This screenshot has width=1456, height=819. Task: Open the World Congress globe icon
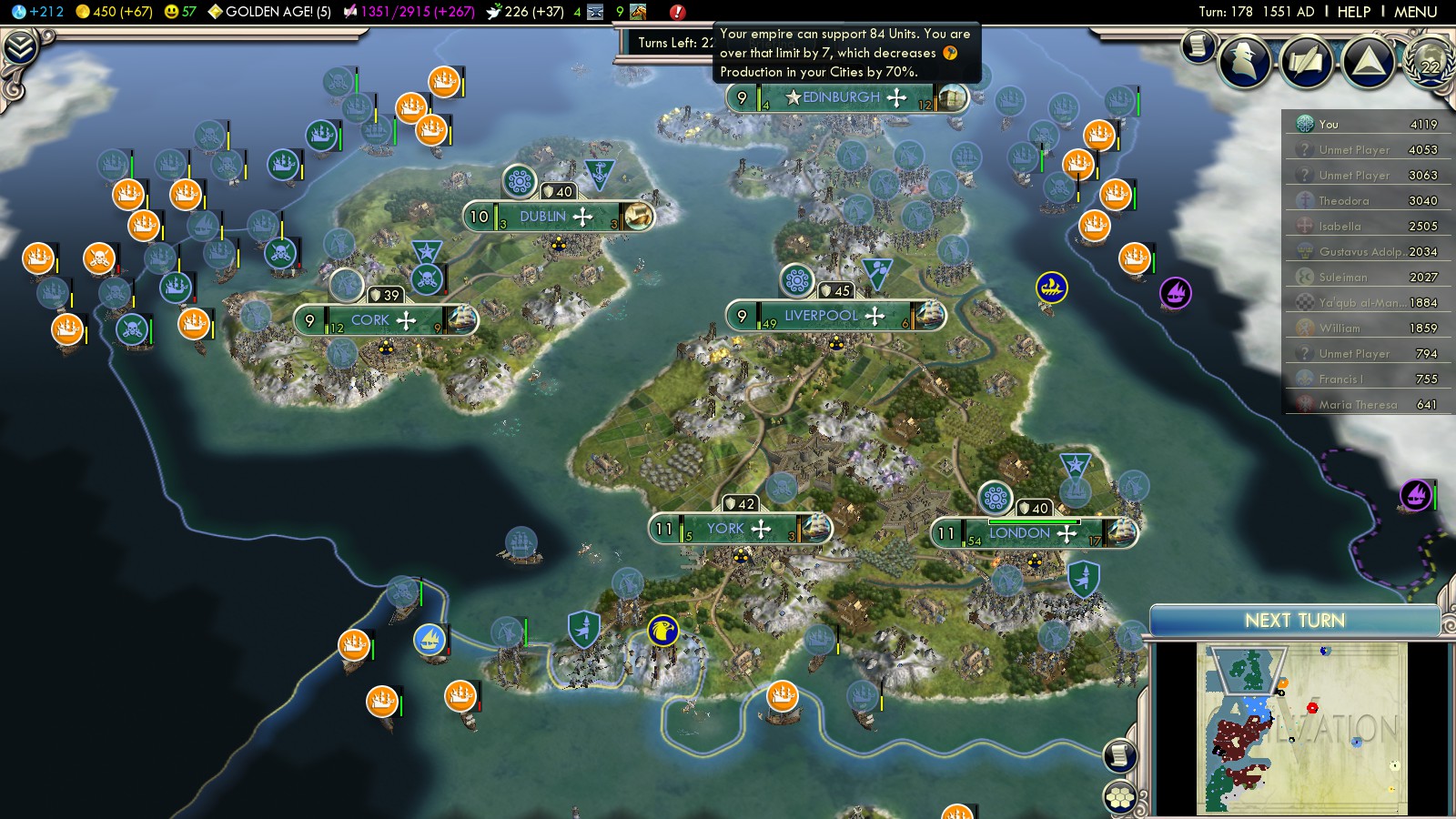point(1431,60)
